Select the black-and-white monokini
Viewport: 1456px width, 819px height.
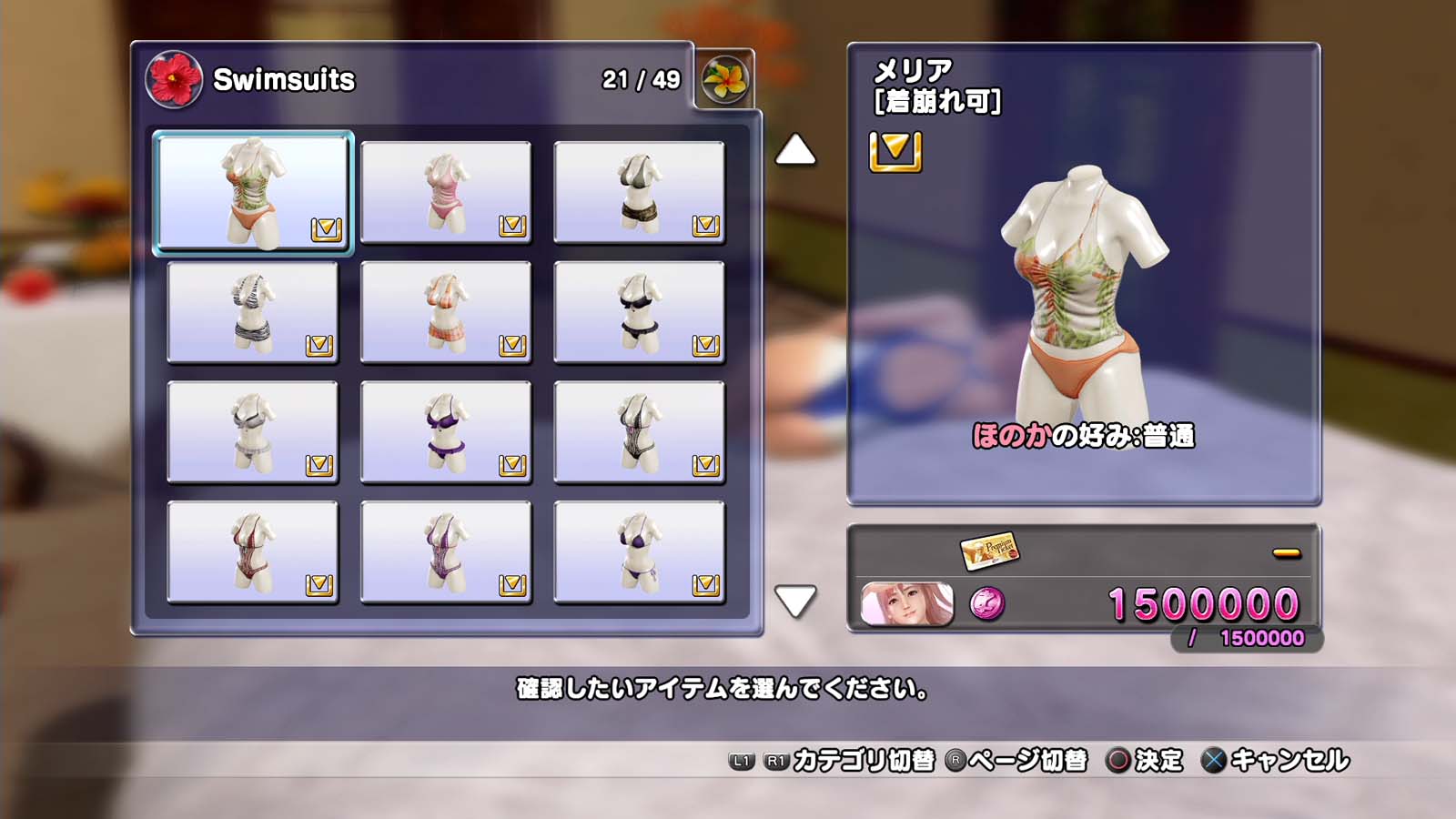click(639, 432)
